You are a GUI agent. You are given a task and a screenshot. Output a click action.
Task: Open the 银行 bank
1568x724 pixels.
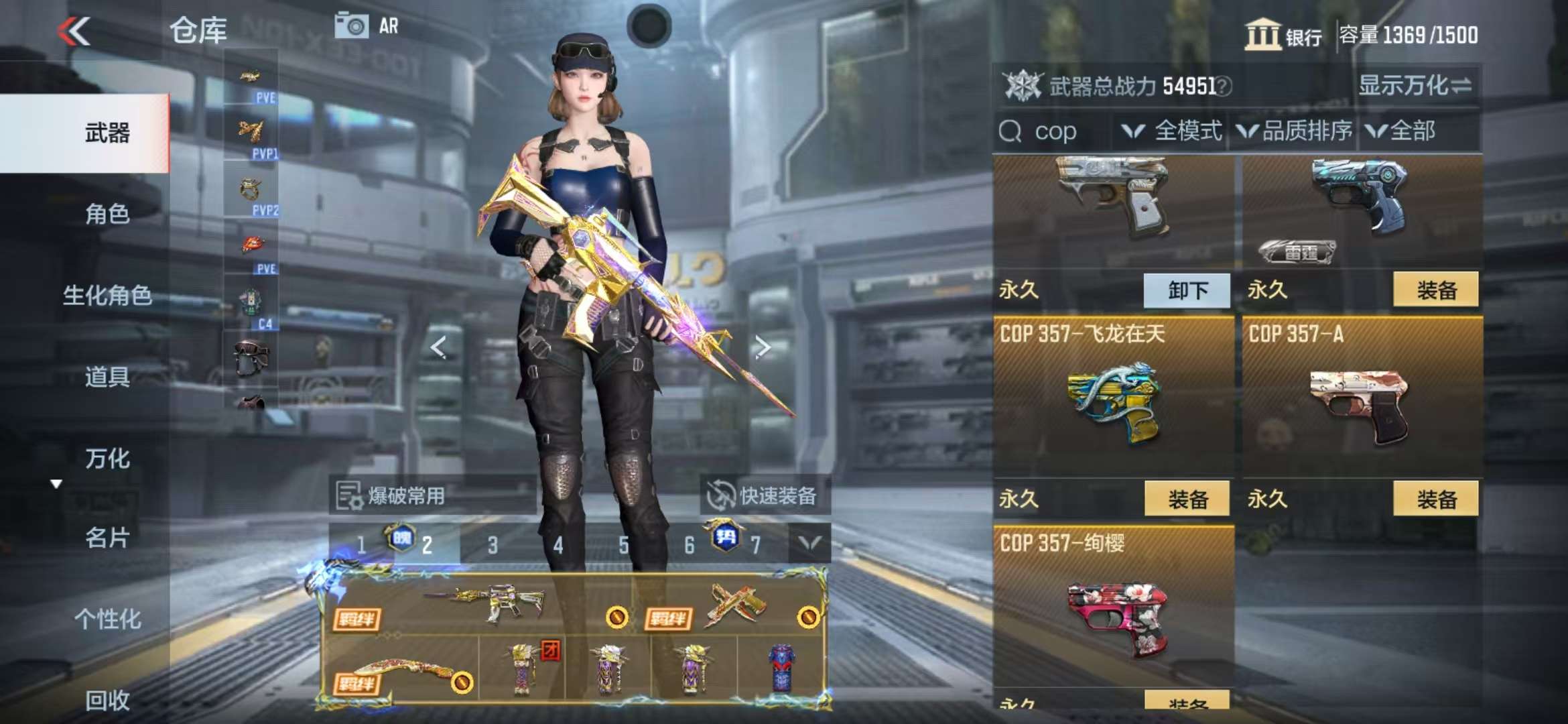pos(1283,35)
